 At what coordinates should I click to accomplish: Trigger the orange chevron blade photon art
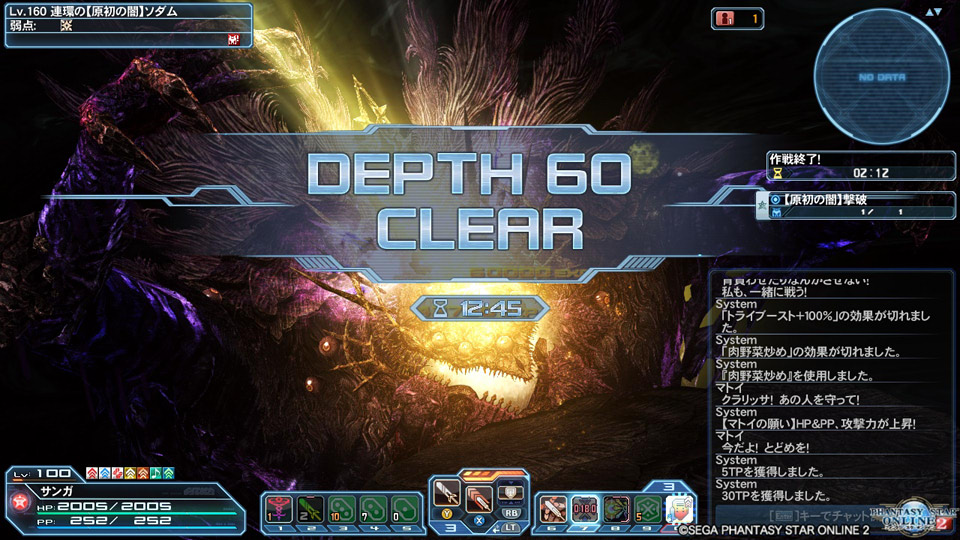click(x=479, y=495)
